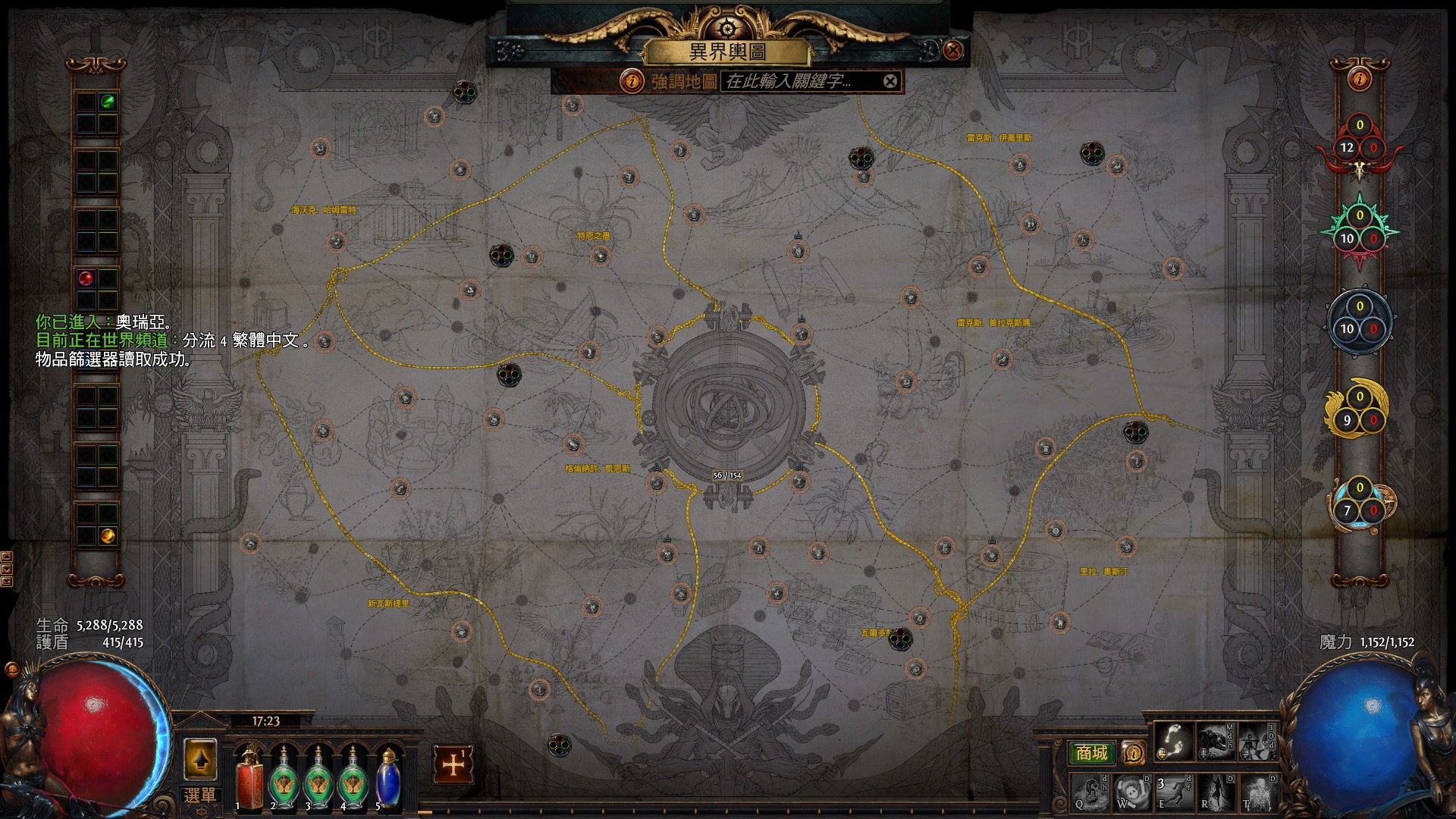Select the green watchstone in left panel
Screen dimensions: 1456x819
pos(108,102)
